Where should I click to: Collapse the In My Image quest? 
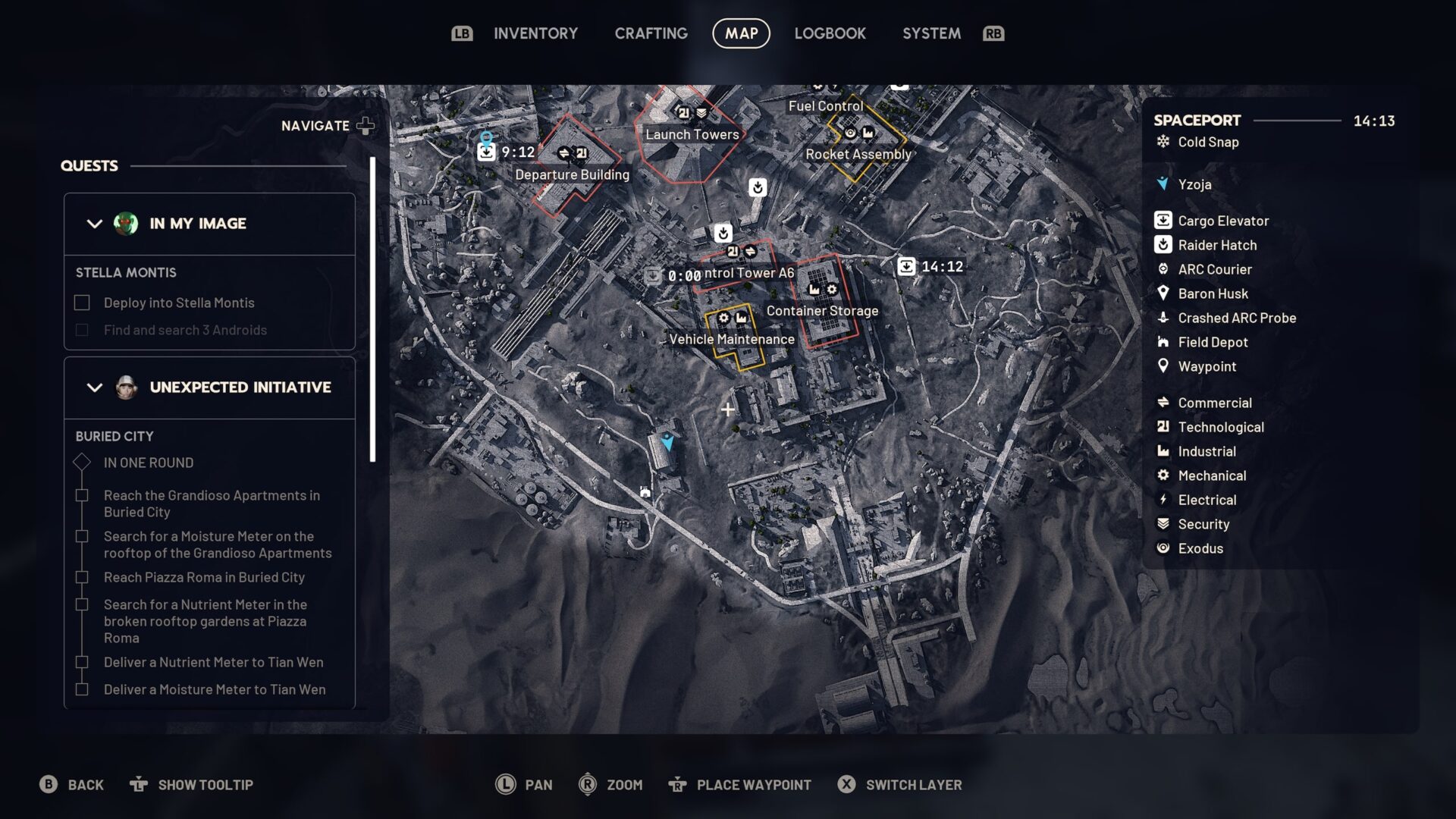(95, 224)
